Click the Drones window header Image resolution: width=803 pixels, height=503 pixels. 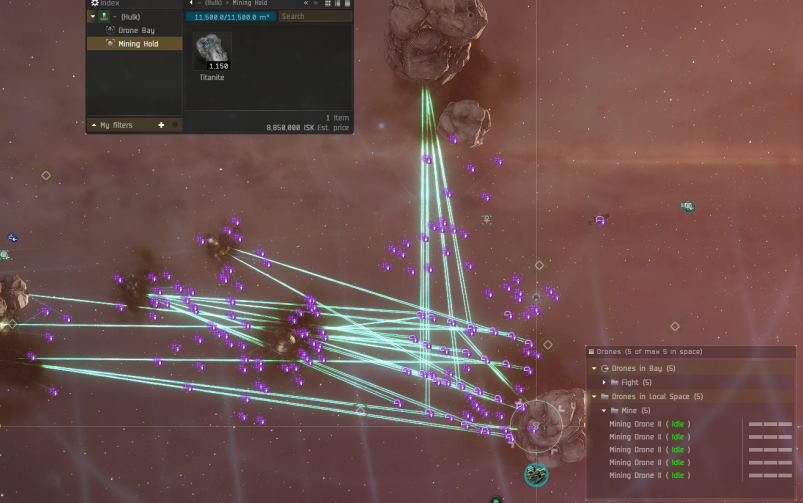(x=690, y=352)
